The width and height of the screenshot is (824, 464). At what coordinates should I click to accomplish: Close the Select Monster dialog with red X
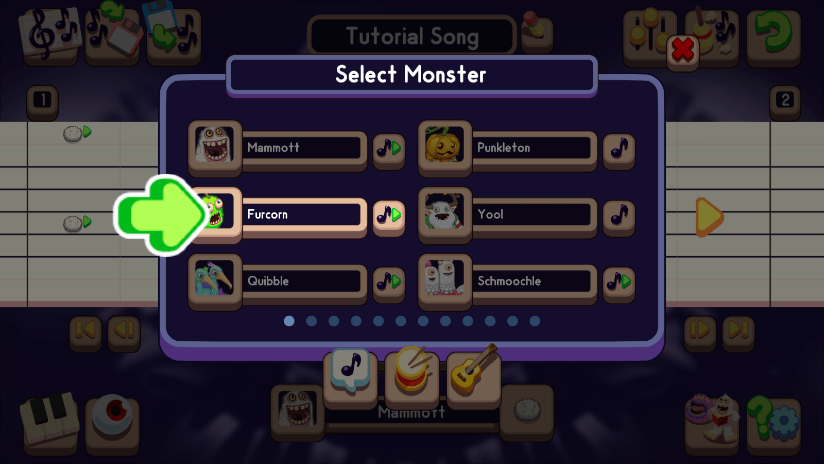(x=683, y=50)
